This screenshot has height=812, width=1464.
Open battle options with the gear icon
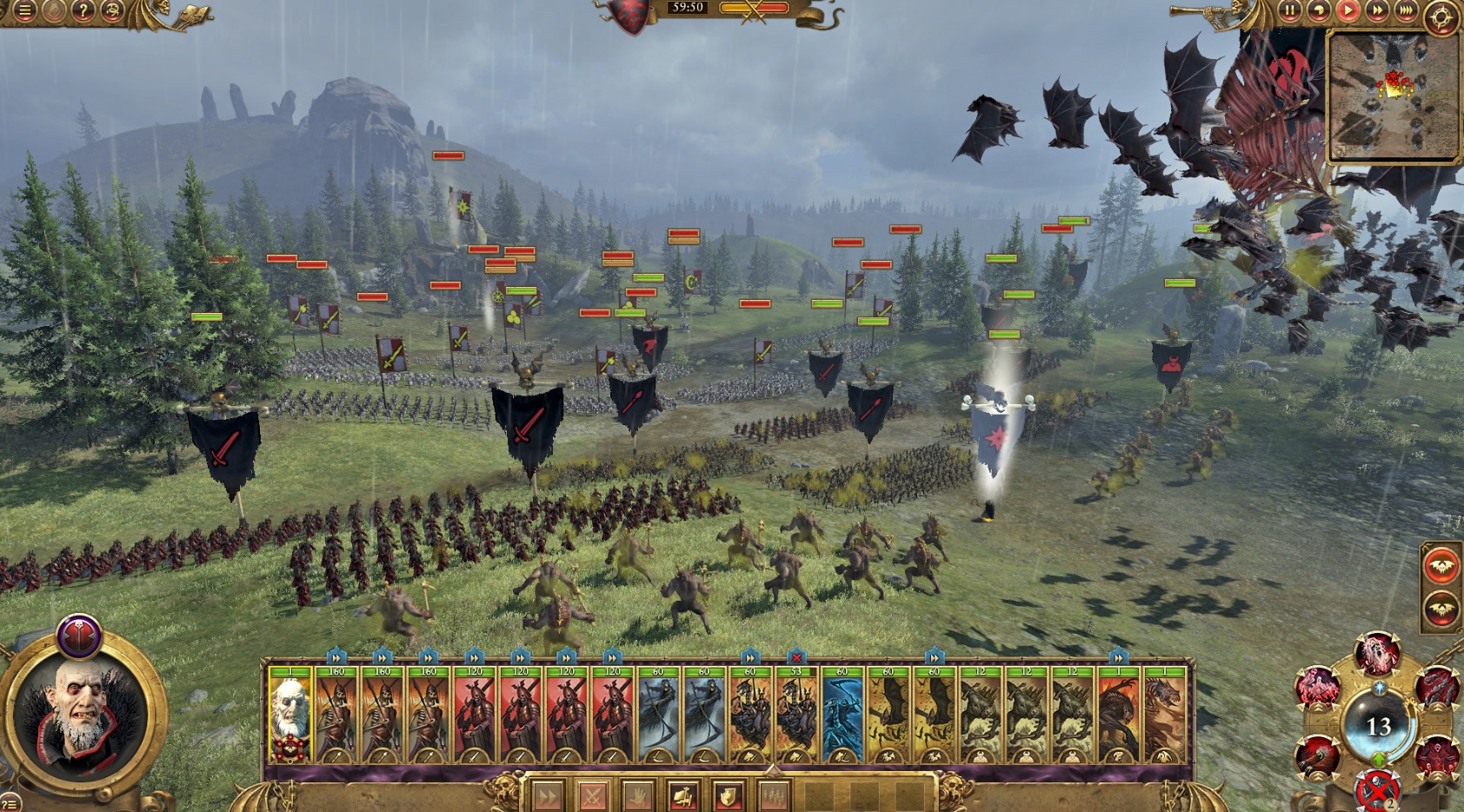[1442, 14]
